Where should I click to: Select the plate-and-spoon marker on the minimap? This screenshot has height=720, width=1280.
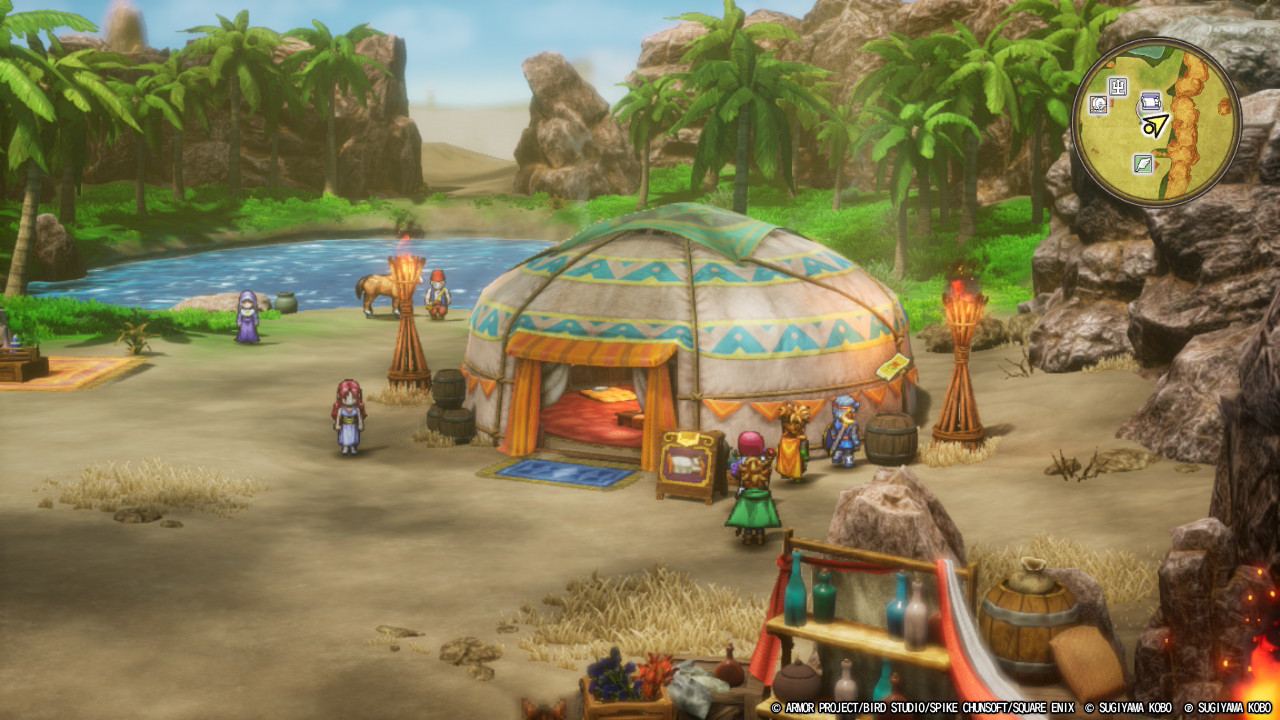(1098, 104)
